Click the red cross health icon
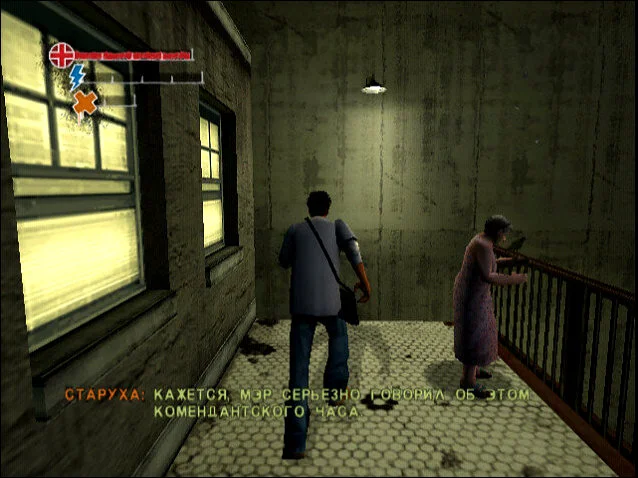 (x=62, y=54)
